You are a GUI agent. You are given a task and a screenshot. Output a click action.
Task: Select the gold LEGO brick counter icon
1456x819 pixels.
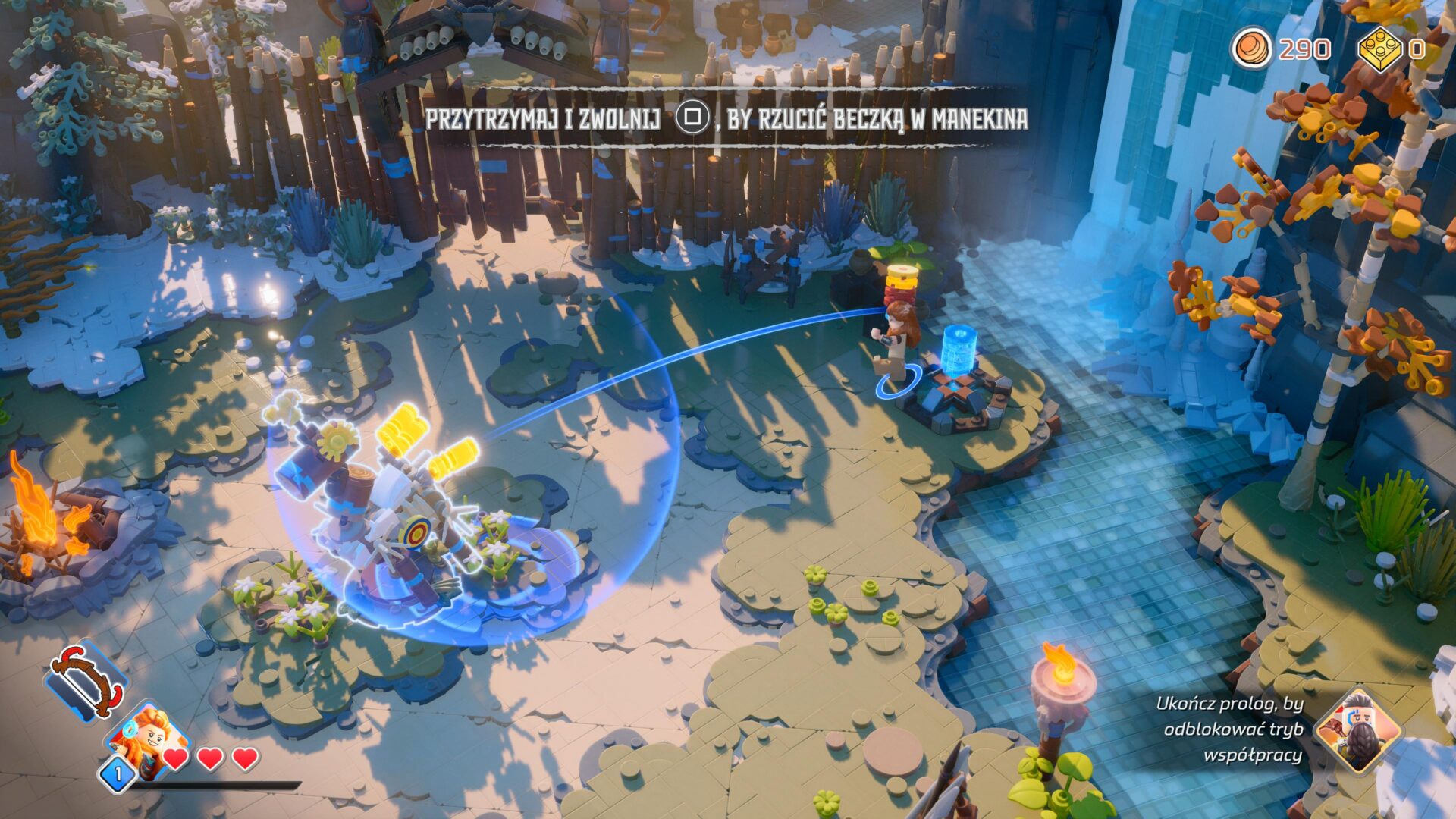tap(1381, 47)
